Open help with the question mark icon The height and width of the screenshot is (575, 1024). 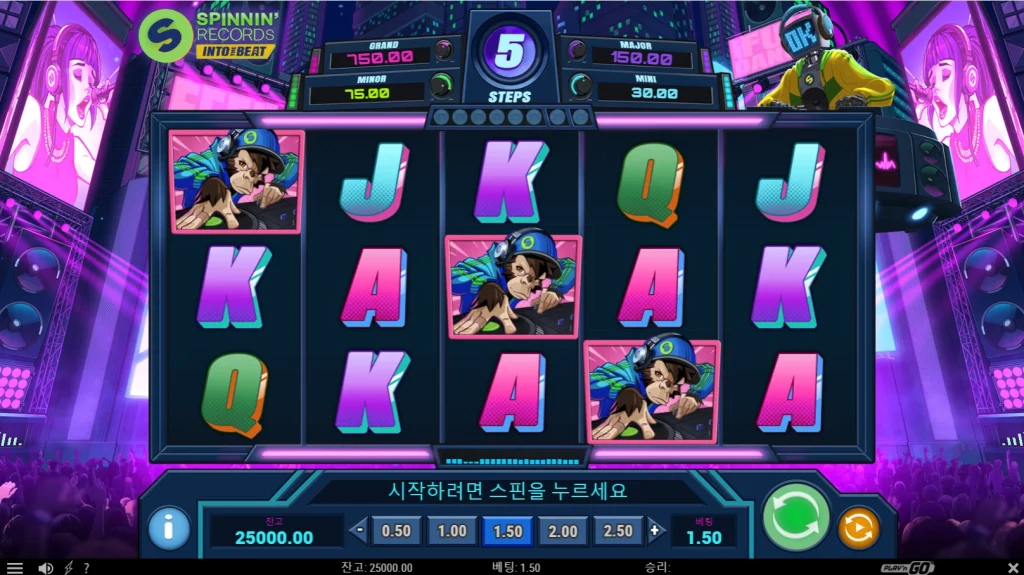[86, 568]
